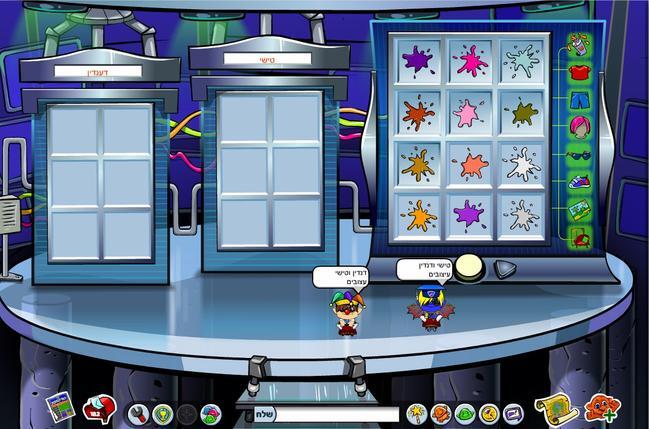Select the paint cup category
This screenshot has width=649, height=429.
pyautogui.click(x=580, y=45)
